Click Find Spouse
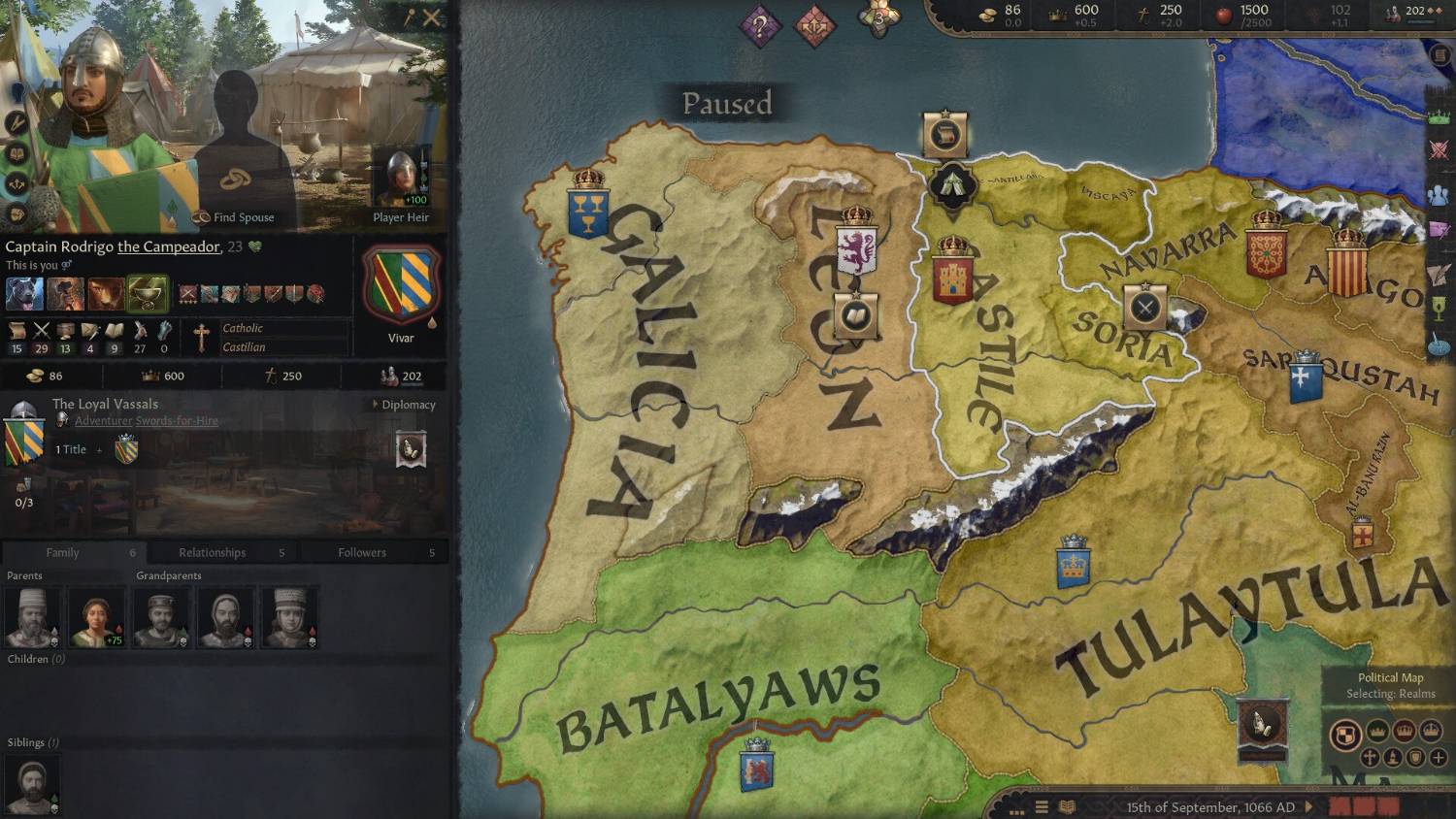 click(234, 217)
